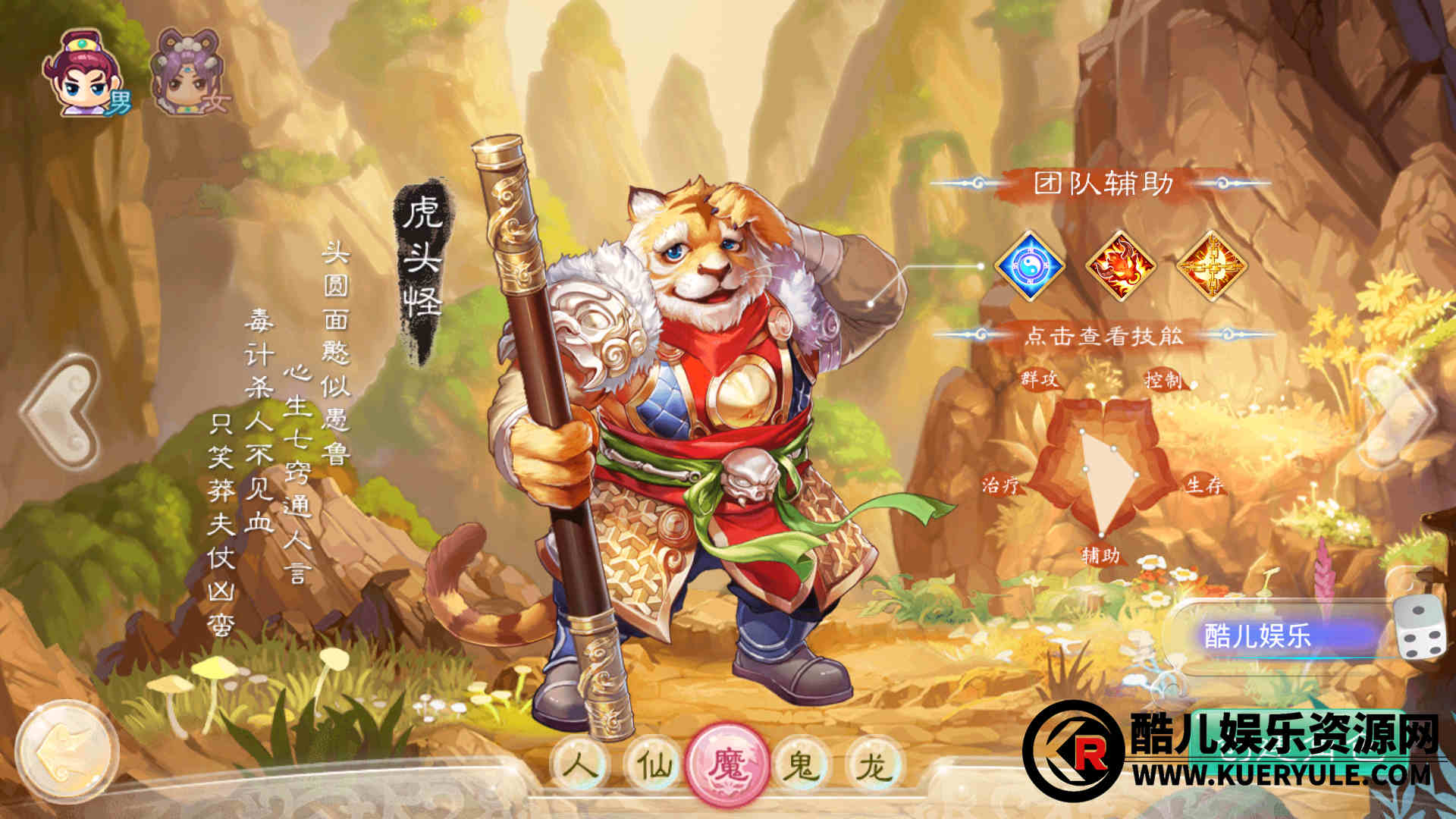The image size is (1456, 819).
Task: View the red flame beast skill icon
Action: pyautogui.click(x=1120, y=266)
